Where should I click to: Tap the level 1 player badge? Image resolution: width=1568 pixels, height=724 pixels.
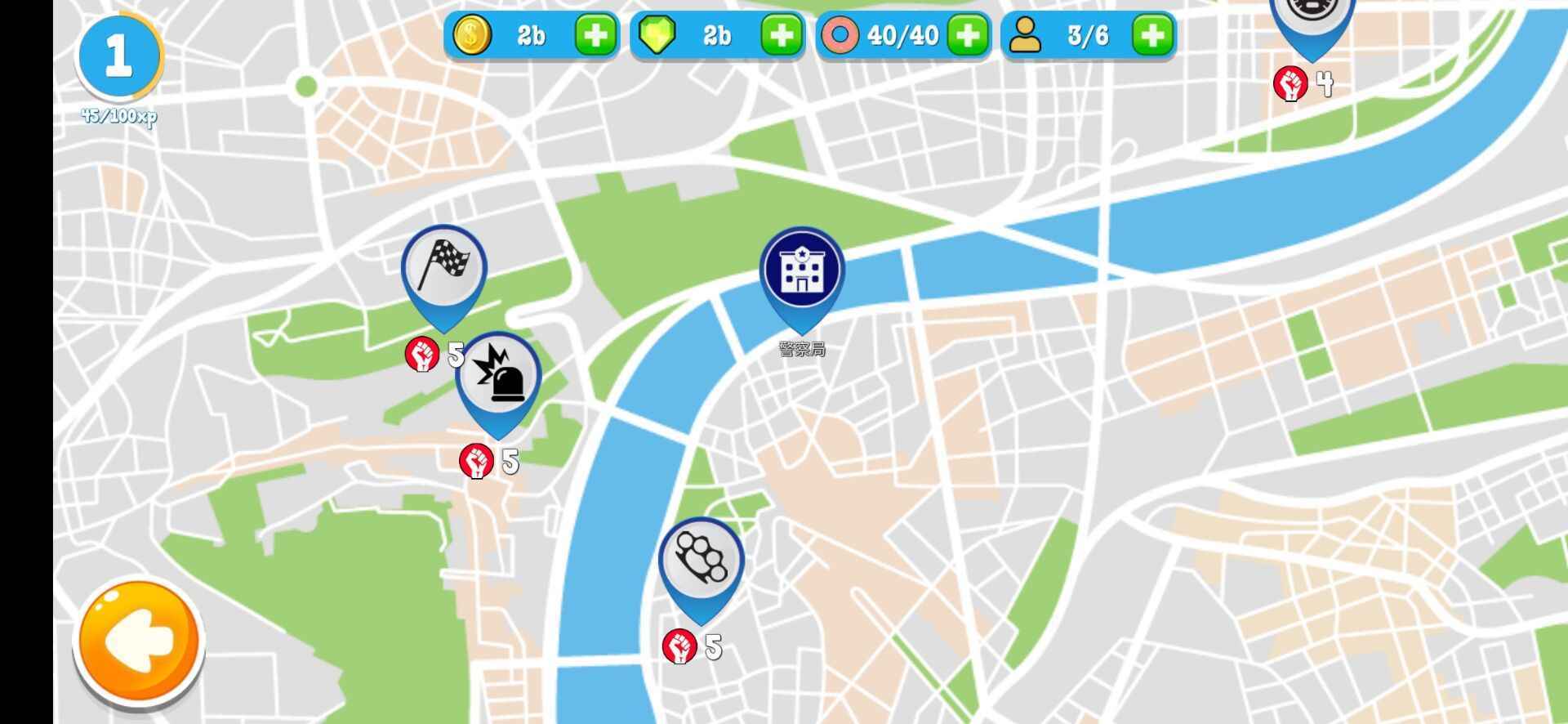coord(118,57)
